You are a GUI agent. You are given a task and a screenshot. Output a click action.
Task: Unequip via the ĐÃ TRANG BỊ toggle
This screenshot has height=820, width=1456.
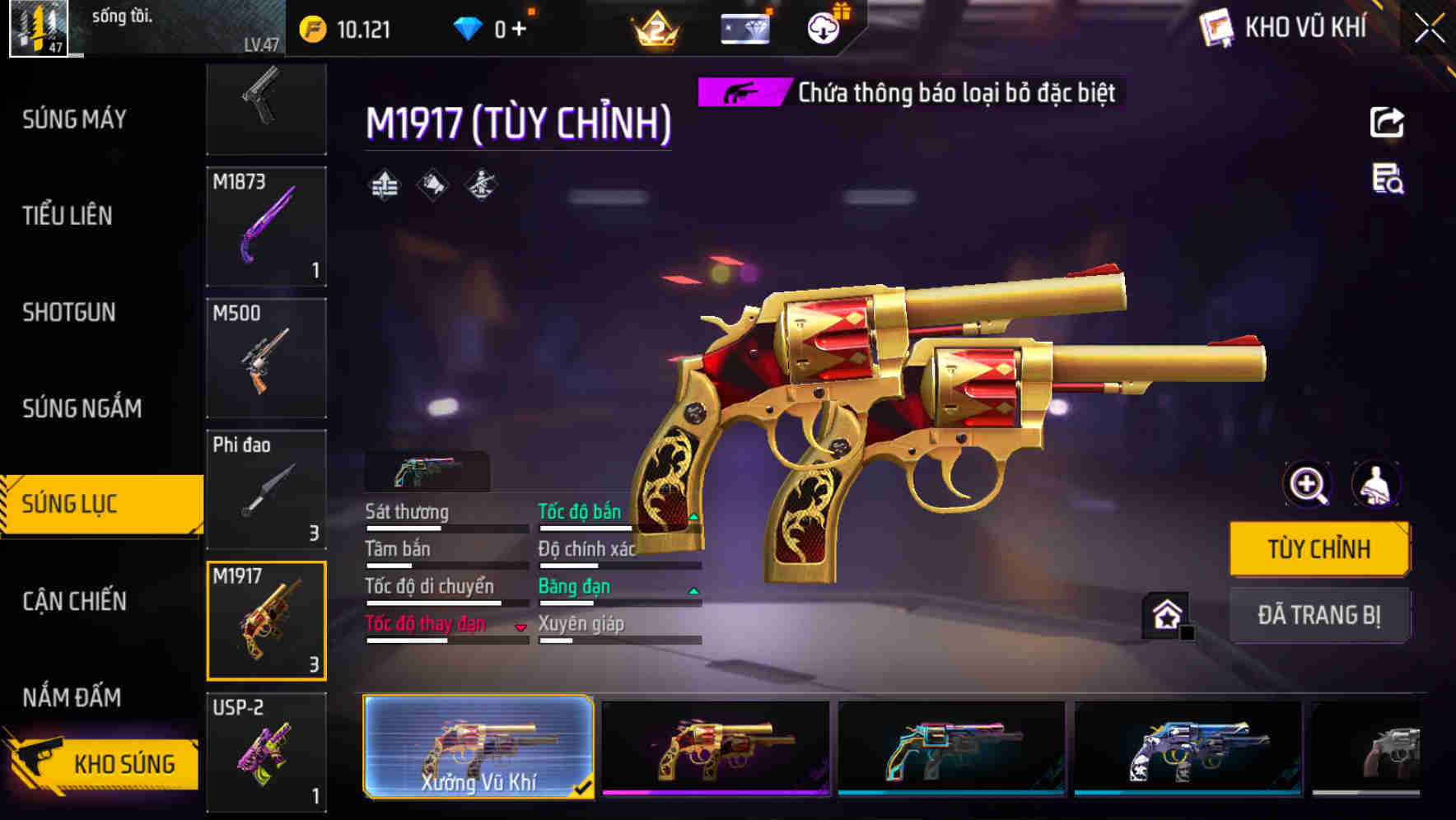(1319, 615)
